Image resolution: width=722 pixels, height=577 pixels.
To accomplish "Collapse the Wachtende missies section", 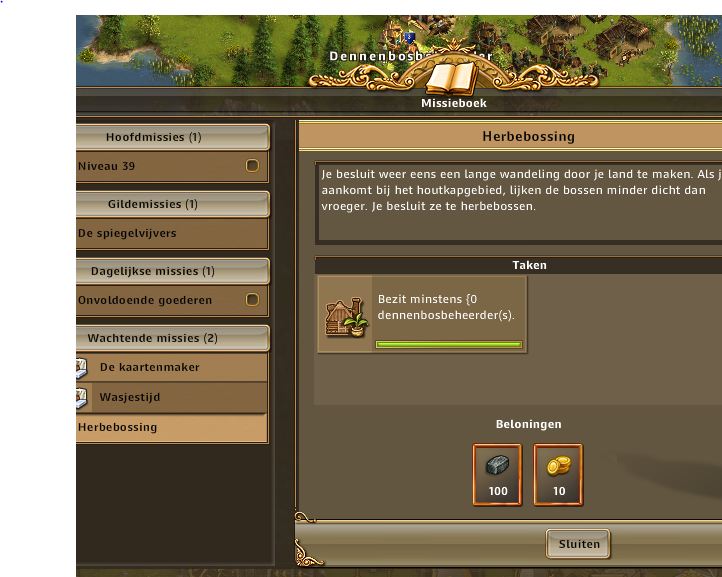I will (172, 338).
